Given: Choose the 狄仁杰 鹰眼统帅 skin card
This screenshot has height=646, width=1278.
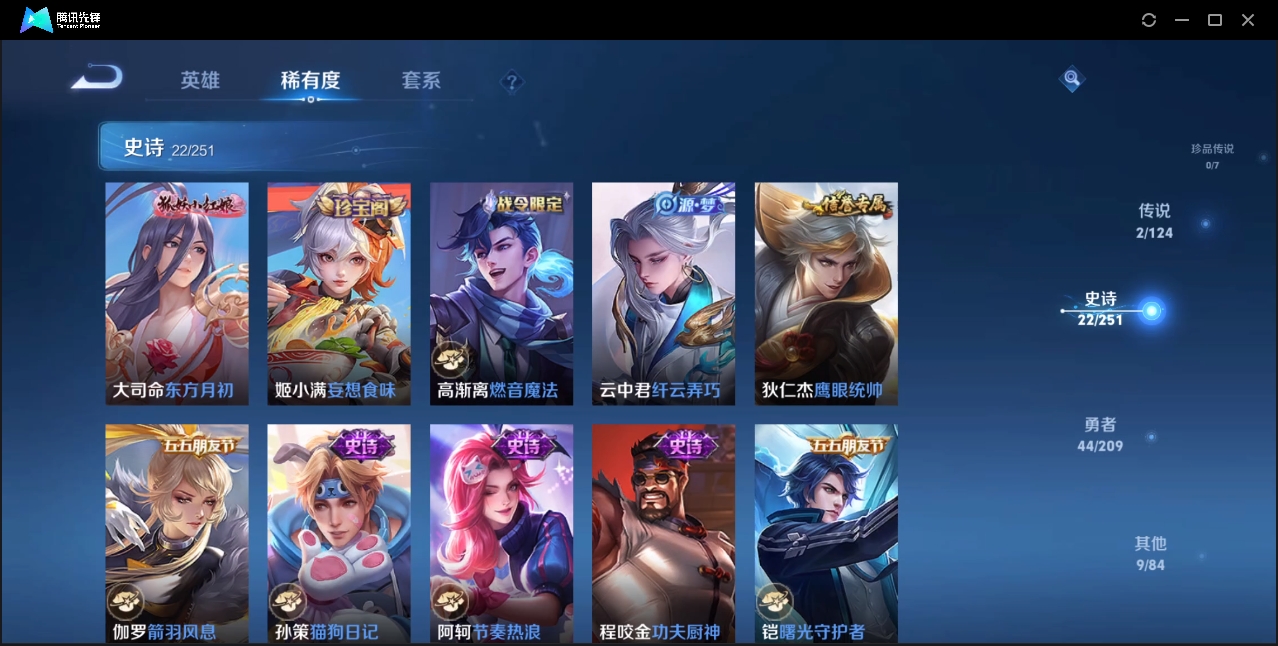Looking at the screenshot, I should [826, 293].
